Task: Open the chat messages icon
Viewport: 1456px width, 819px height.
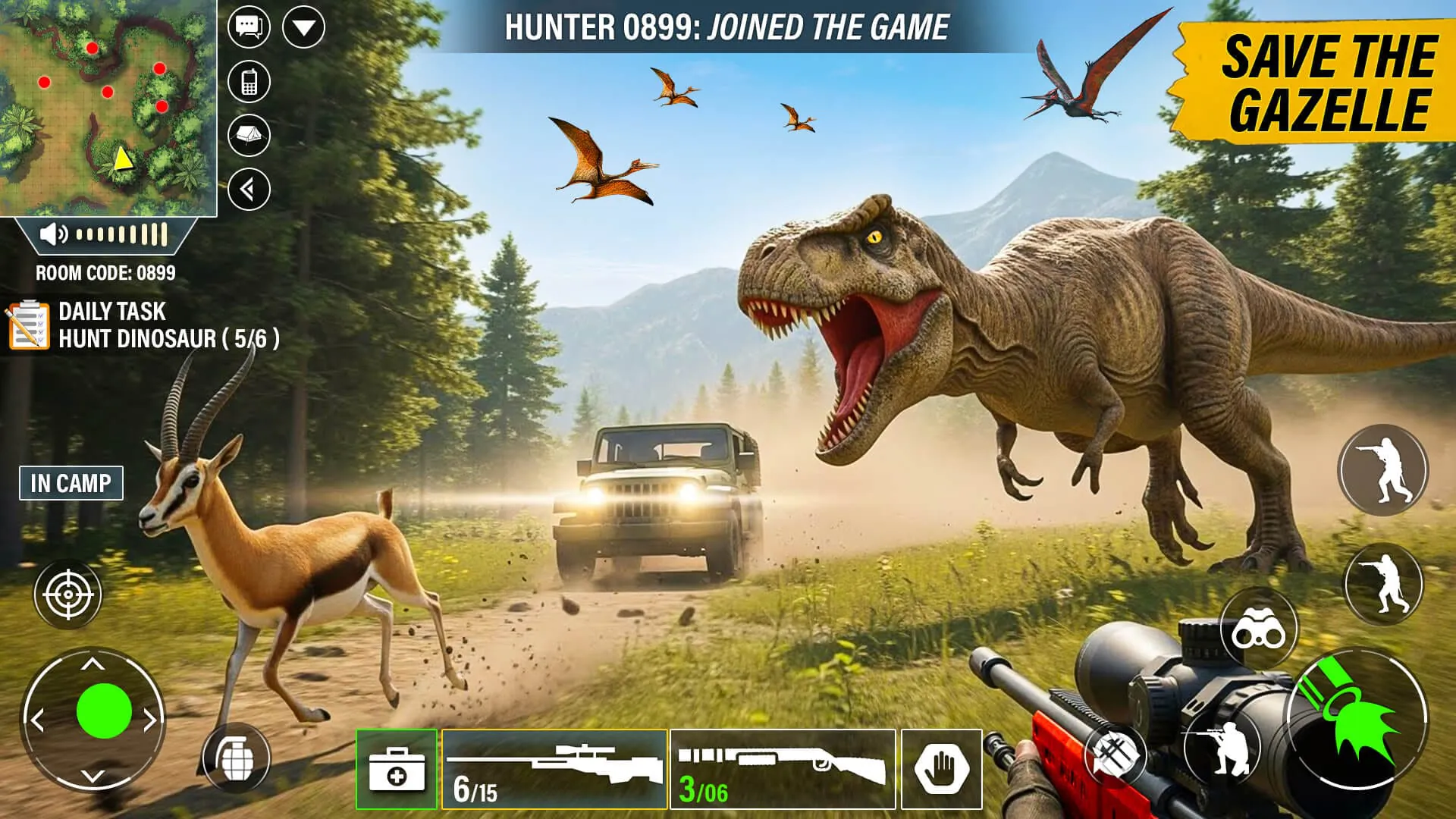Action: pyautogui.click(x=249, y=25)
